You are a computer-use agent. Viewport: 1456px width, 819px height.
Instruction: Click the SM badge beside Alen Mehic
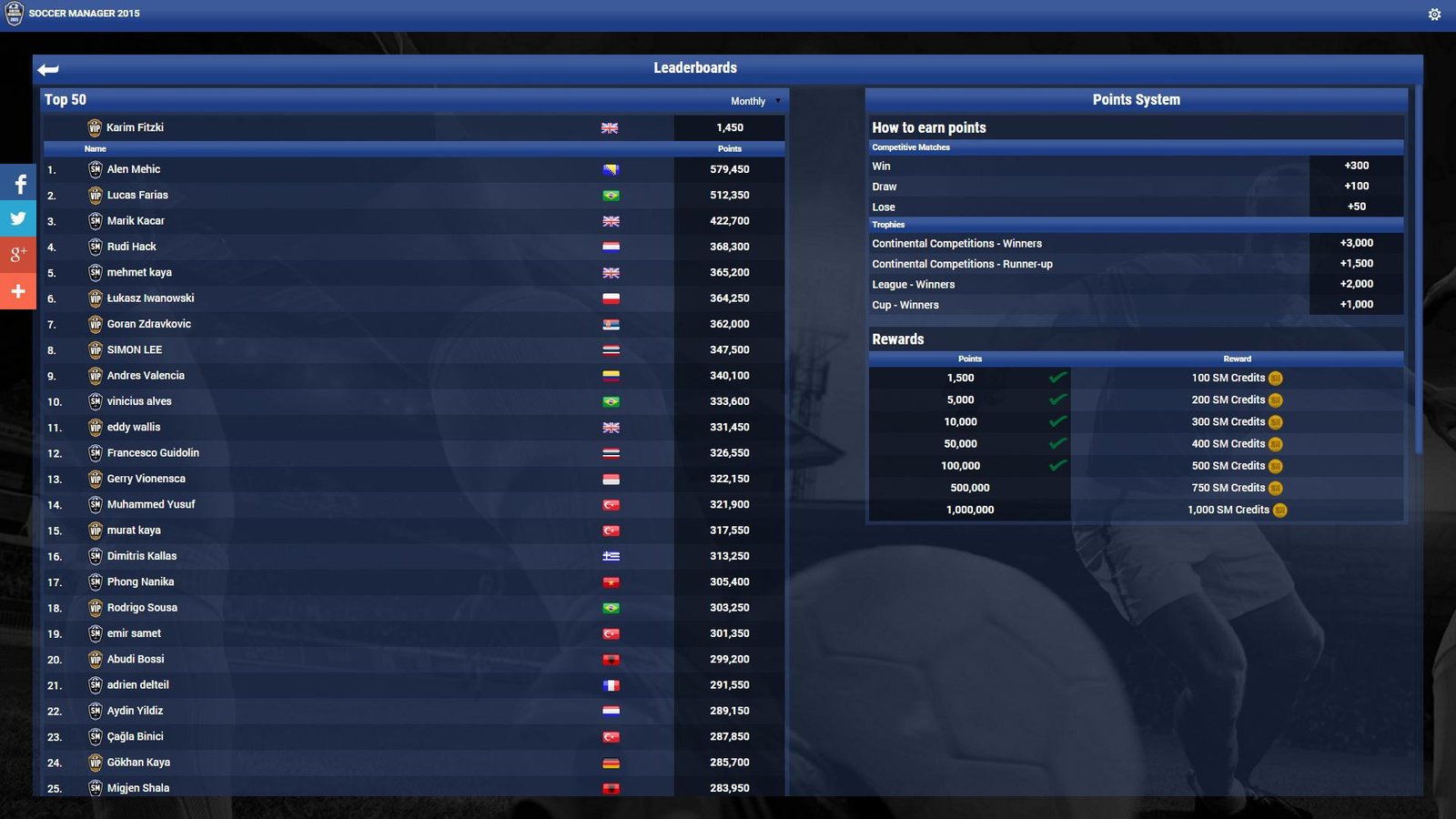click(96, 168)
